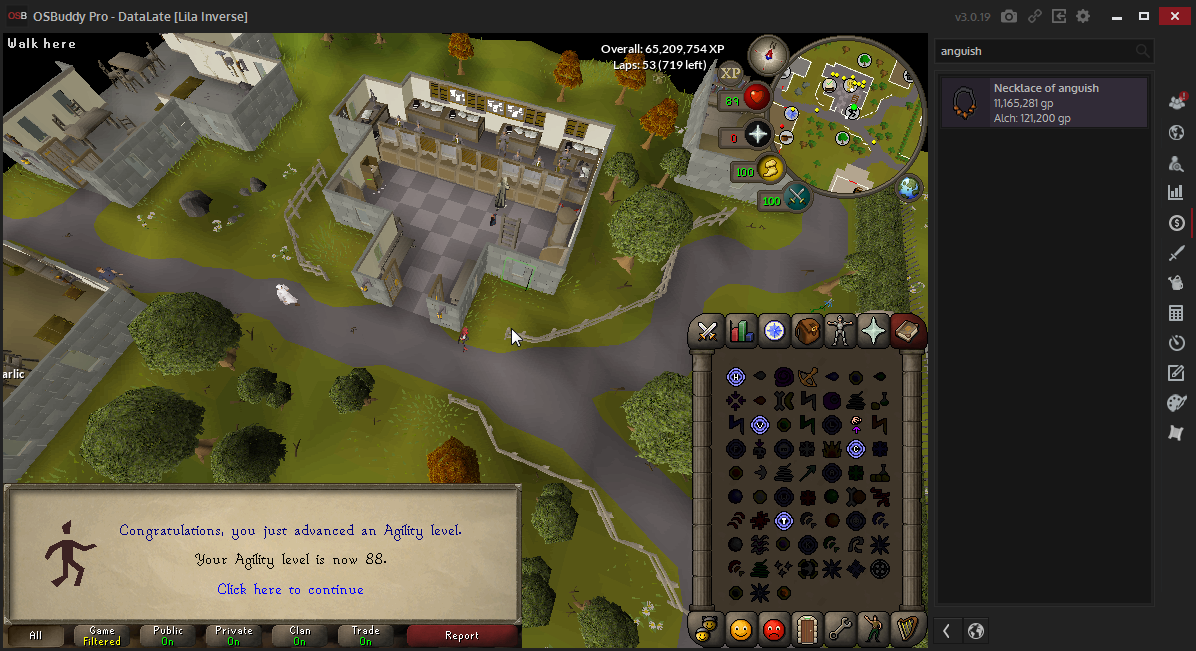Image resolution: width=1196 pixels, height=651 pixels.
Task: Open the world map globe
Action: coord(909,188)
